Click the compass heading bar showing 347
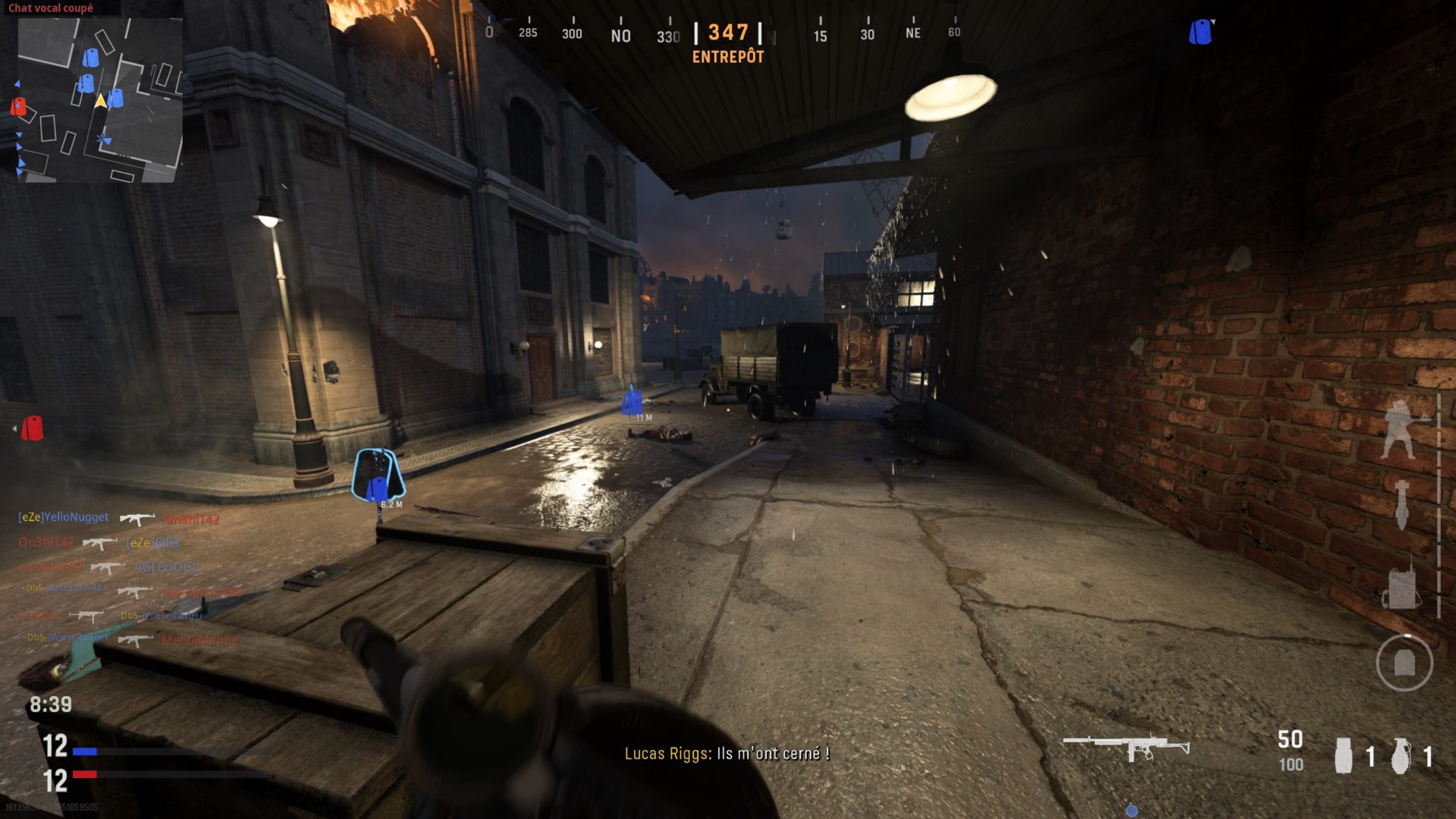The width and height of the screenshot is (1456, 819). (727, 34)
